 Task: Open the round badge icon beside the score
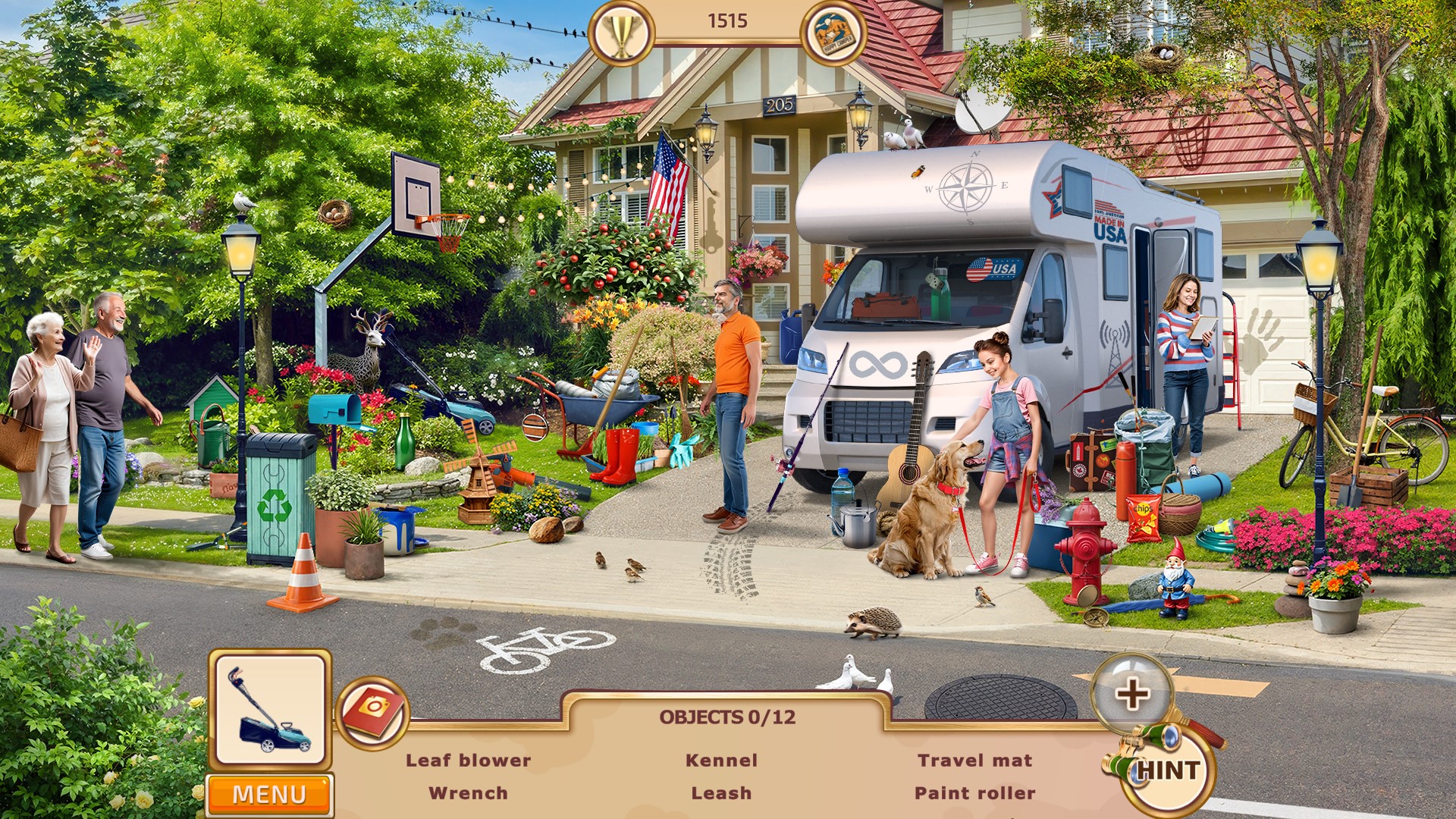point(833,33)
